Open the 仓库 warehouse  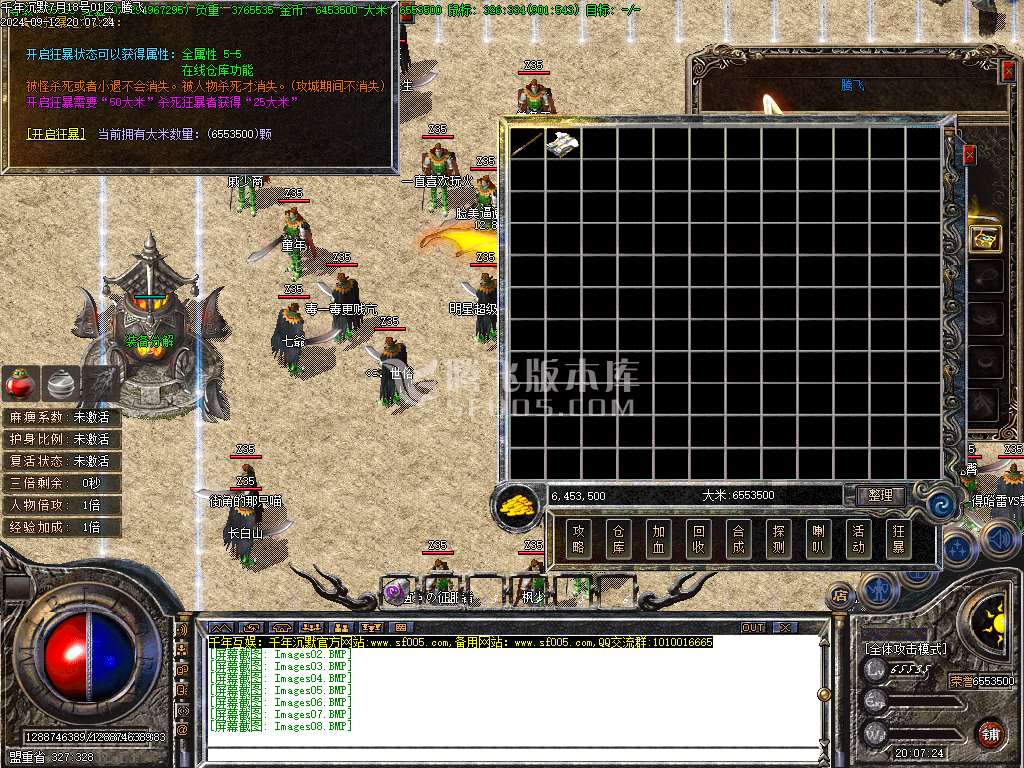pos(617,539)
